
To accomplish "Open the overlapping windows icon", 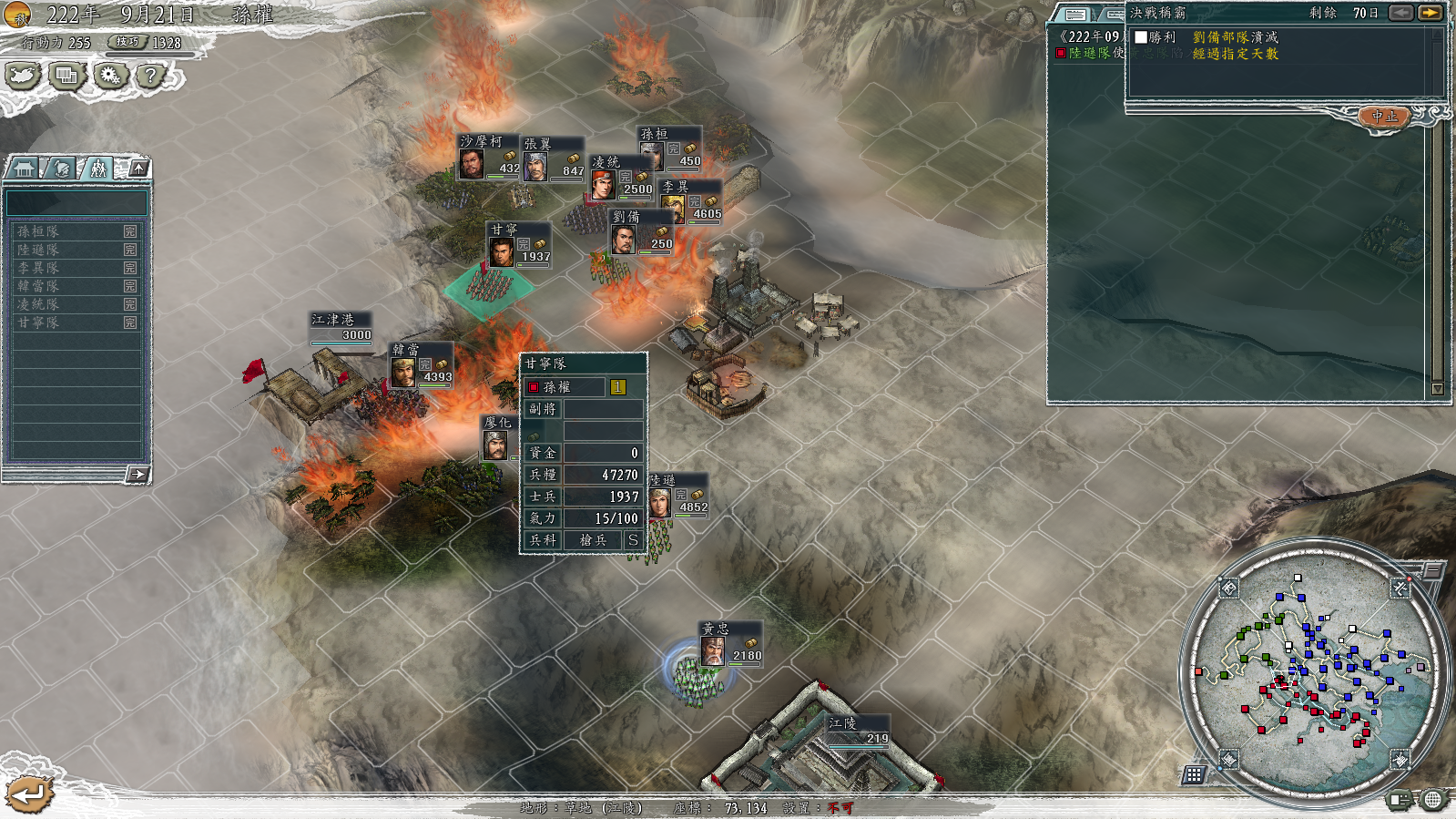I will point(66,76).
